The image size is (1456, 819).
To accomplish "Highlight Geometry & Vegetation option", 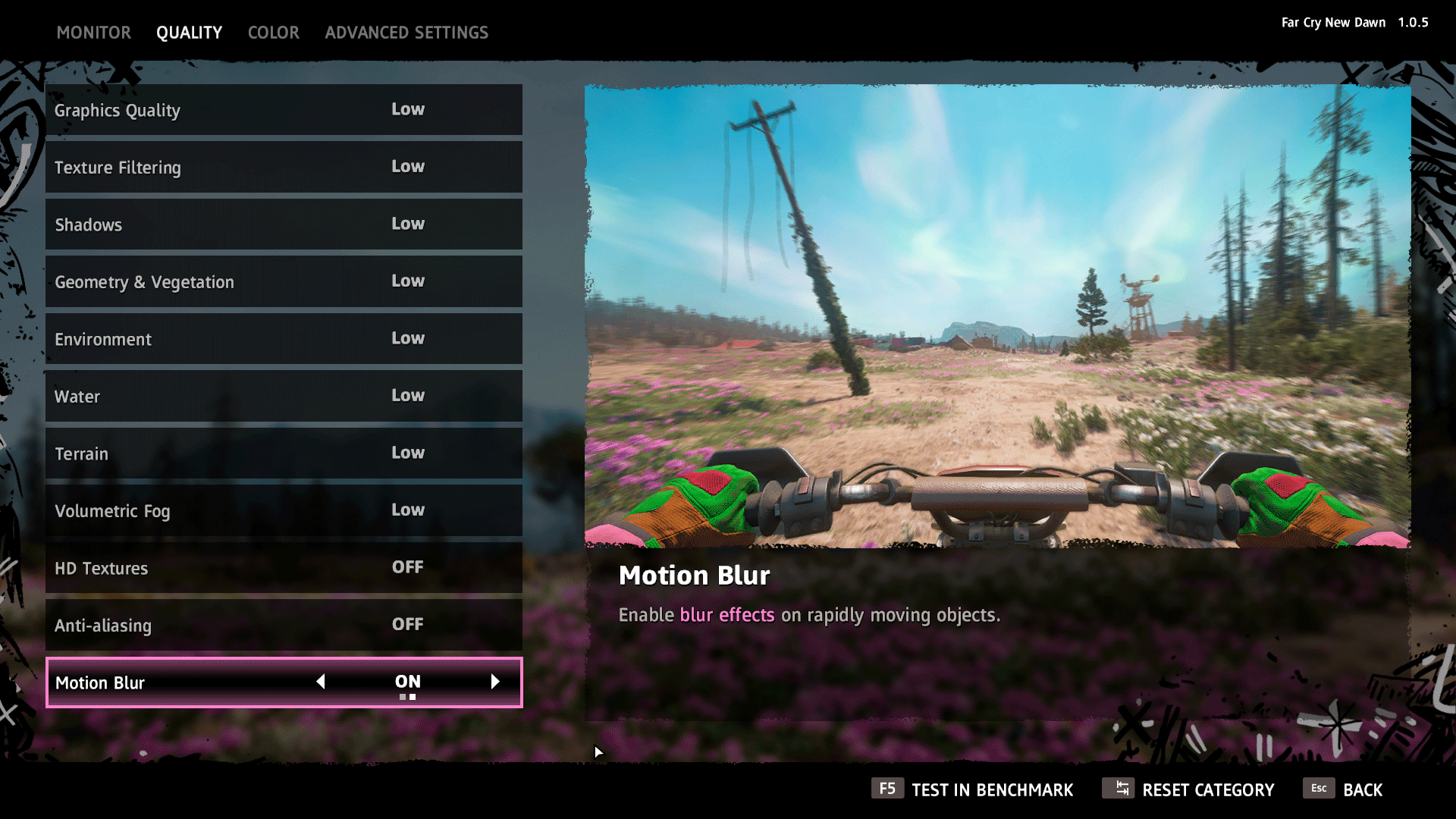I will 284,281.
